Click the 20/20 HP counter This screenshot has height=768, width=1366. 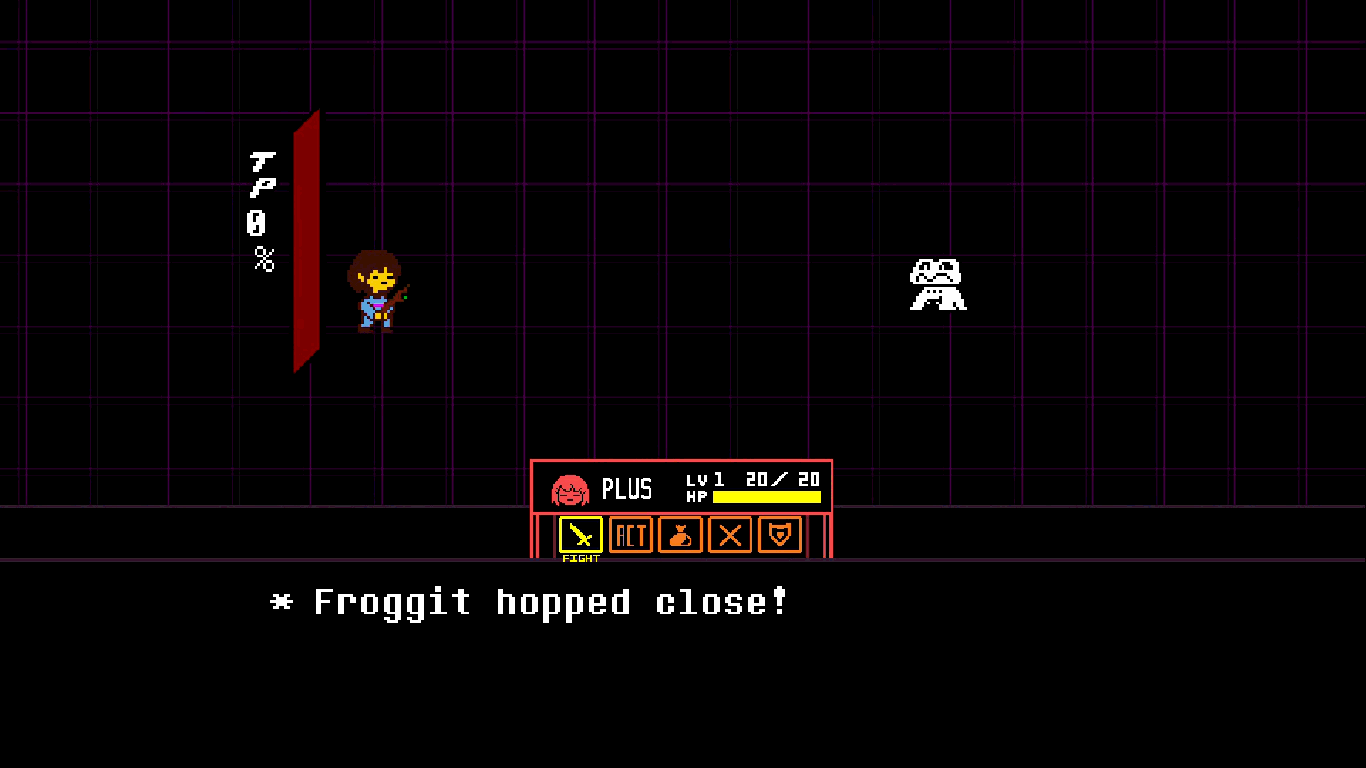pyautogui.click(x=780, y=478)
